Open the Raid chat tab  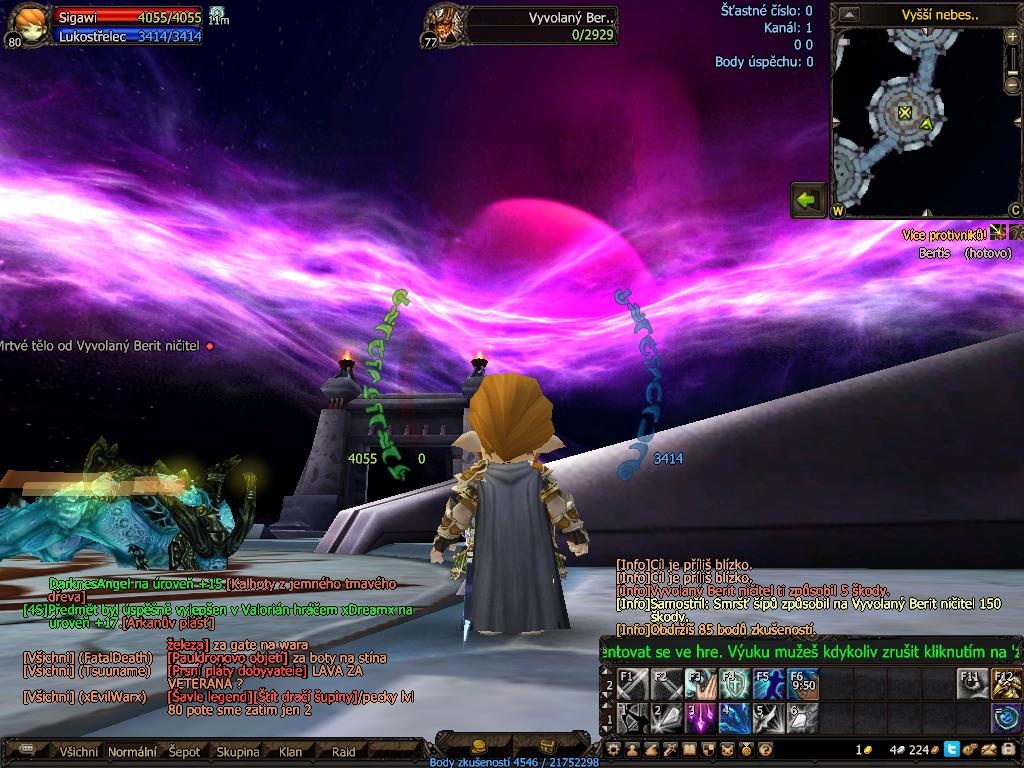(x=343, y=752)
